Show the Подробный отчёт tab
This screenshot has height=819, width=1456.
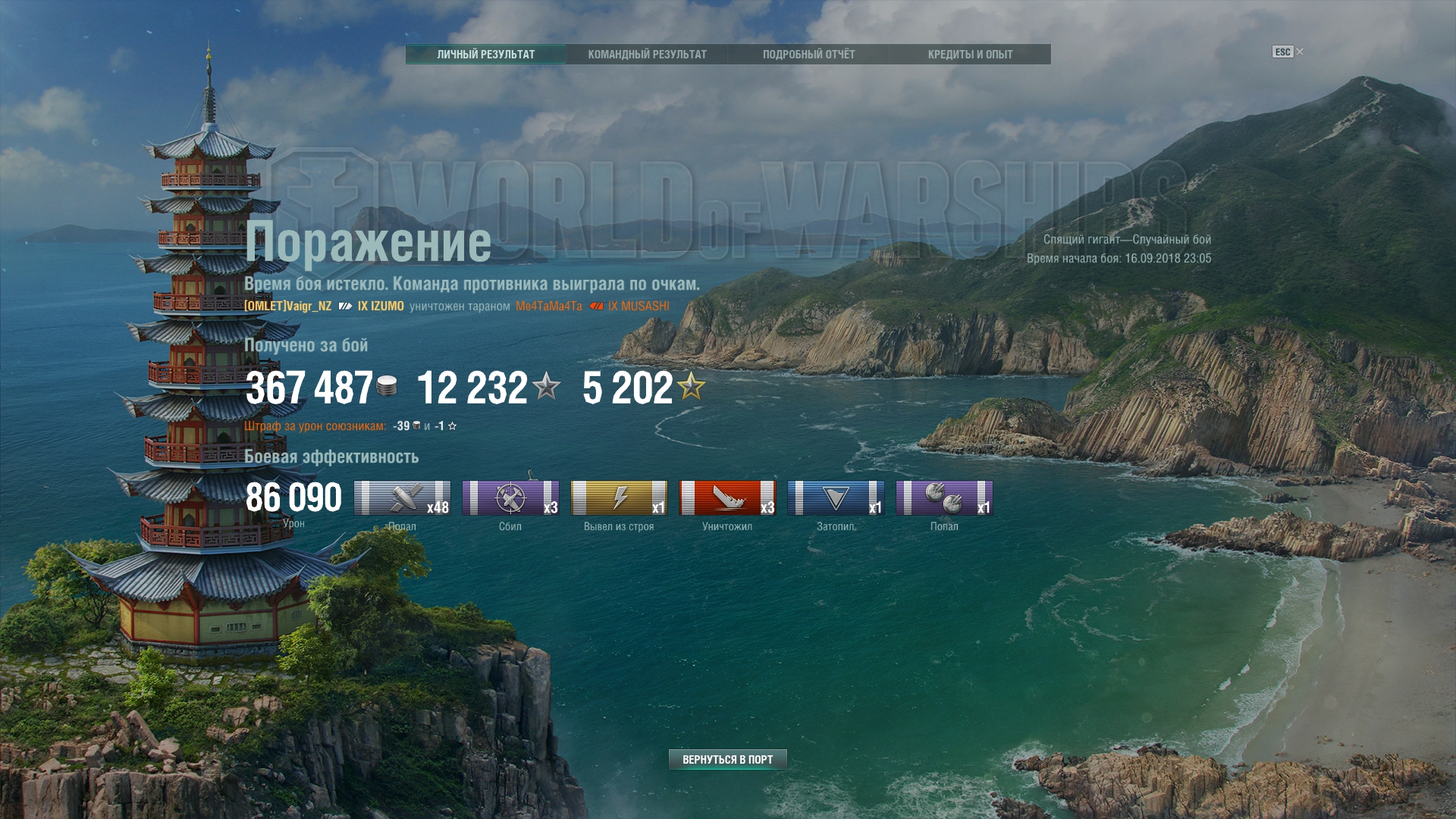tap(808, 55)
